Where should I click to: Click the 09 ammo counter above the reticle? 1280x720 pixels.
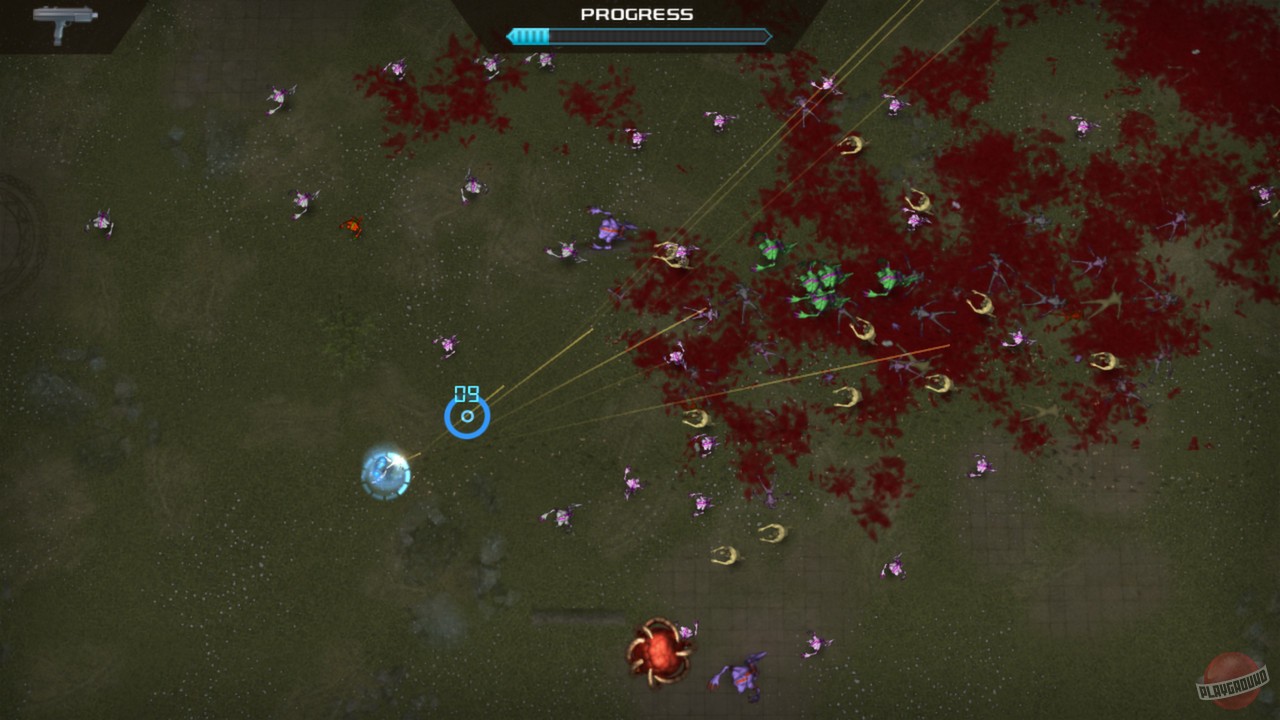point(466,392)
